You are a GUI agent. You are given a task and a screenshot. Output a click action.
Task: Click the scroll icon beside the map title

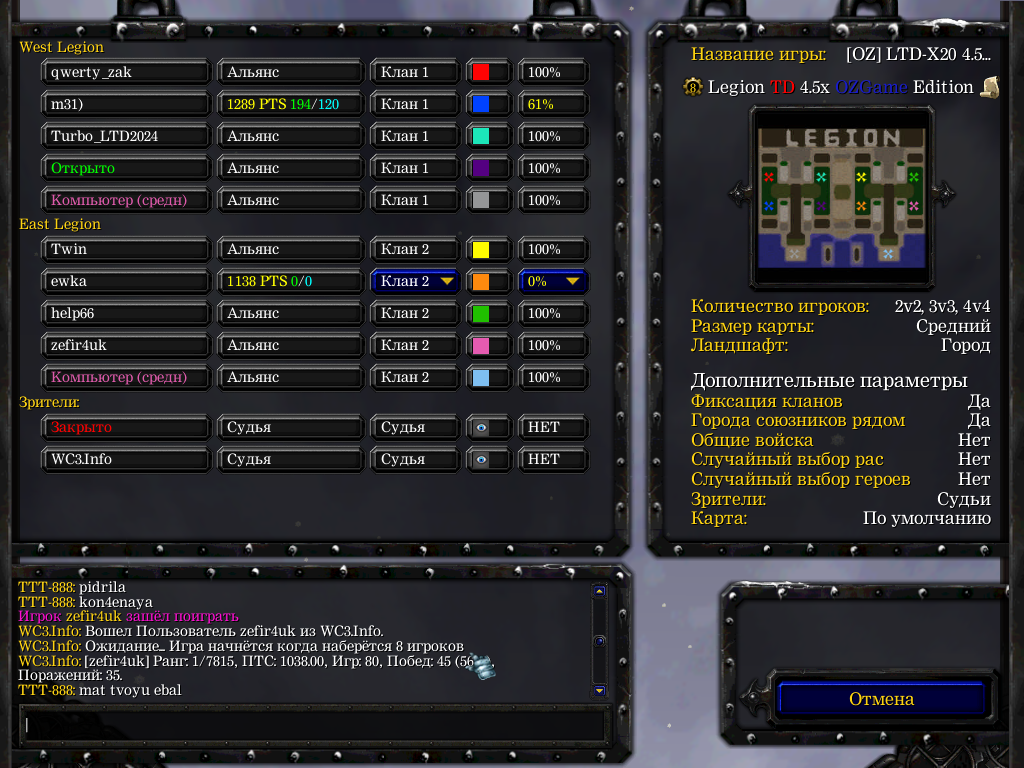[989, 87]
